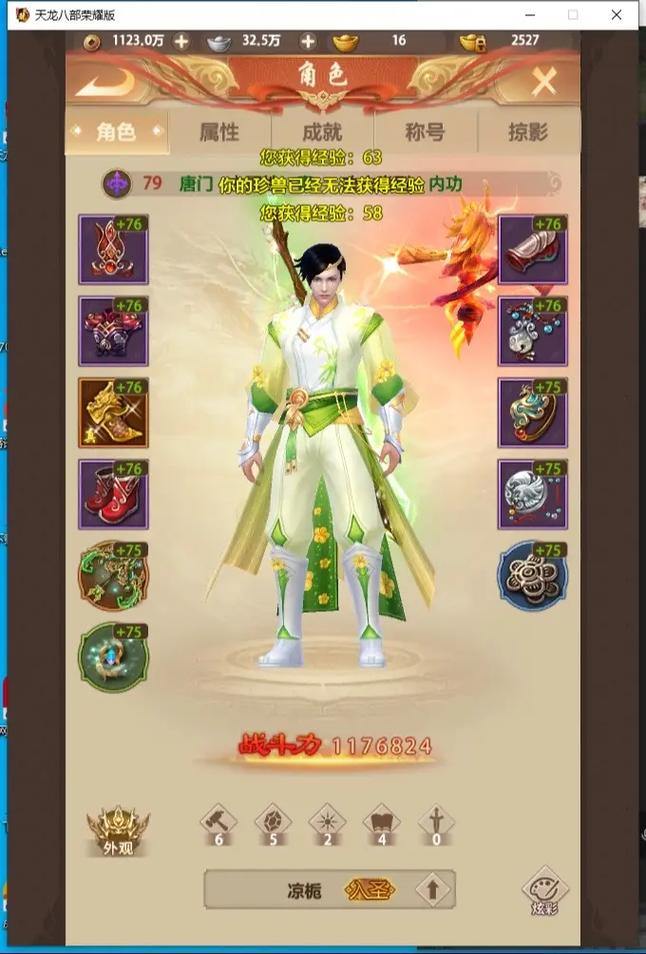Close the character panel with the X
The image size is (646, 954).
[x=543, y=81]
